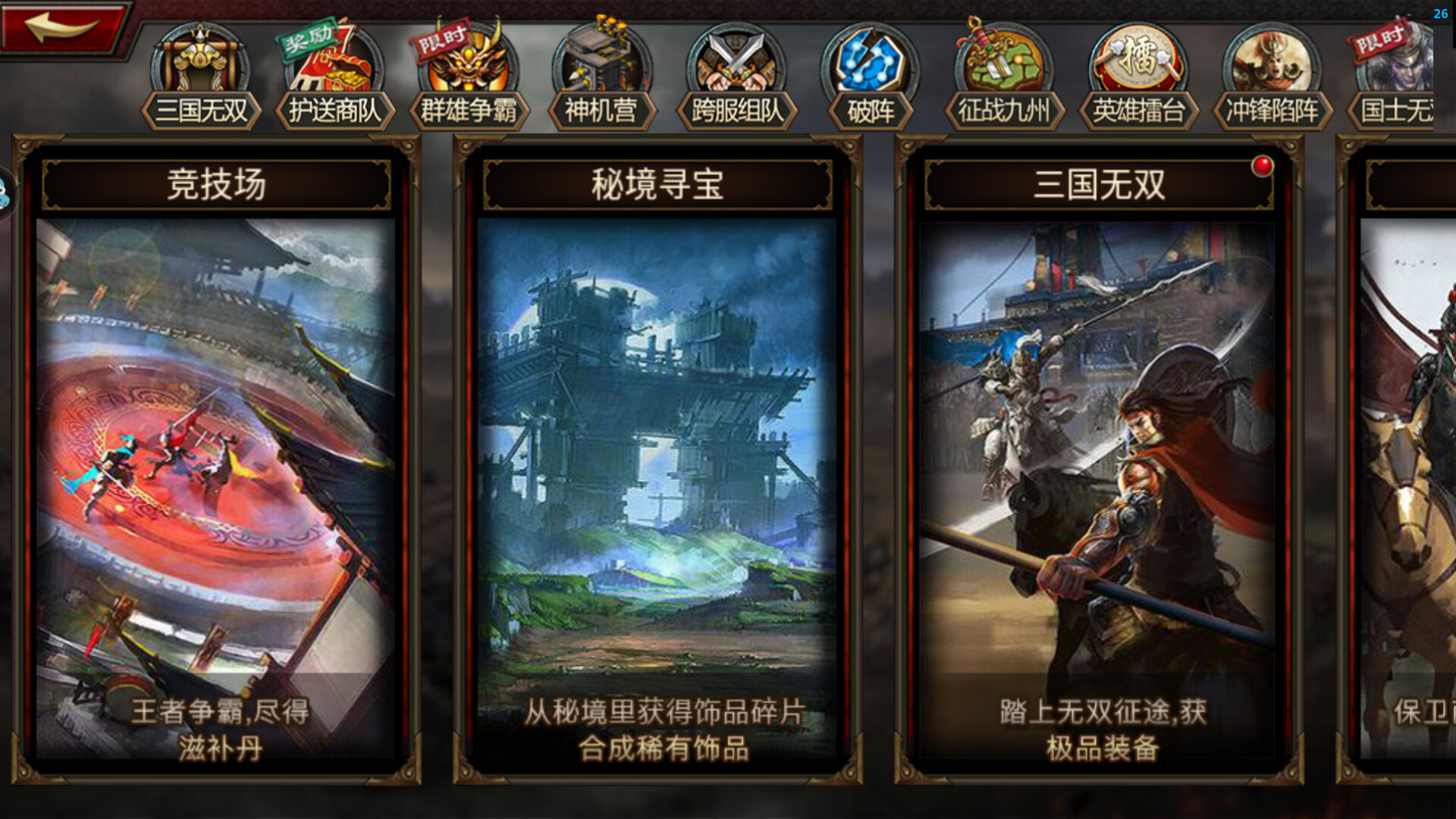Click the small avatar tab on the left edge
The width and height of the screenshot is (1456, 819).
coord(6,192)
